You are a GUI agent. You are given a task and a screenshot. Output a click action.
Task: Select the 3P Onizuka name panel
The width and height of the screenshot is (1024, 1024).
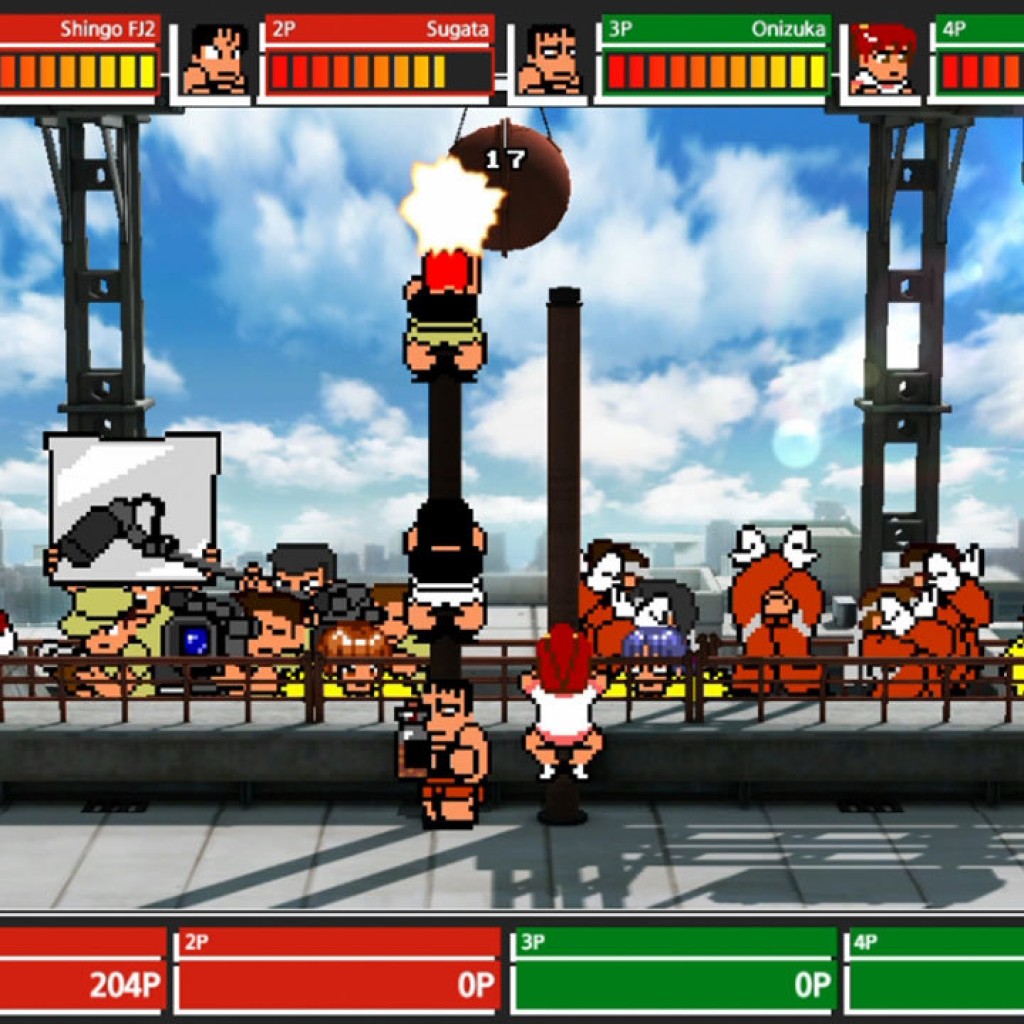(x=714, y=29)
